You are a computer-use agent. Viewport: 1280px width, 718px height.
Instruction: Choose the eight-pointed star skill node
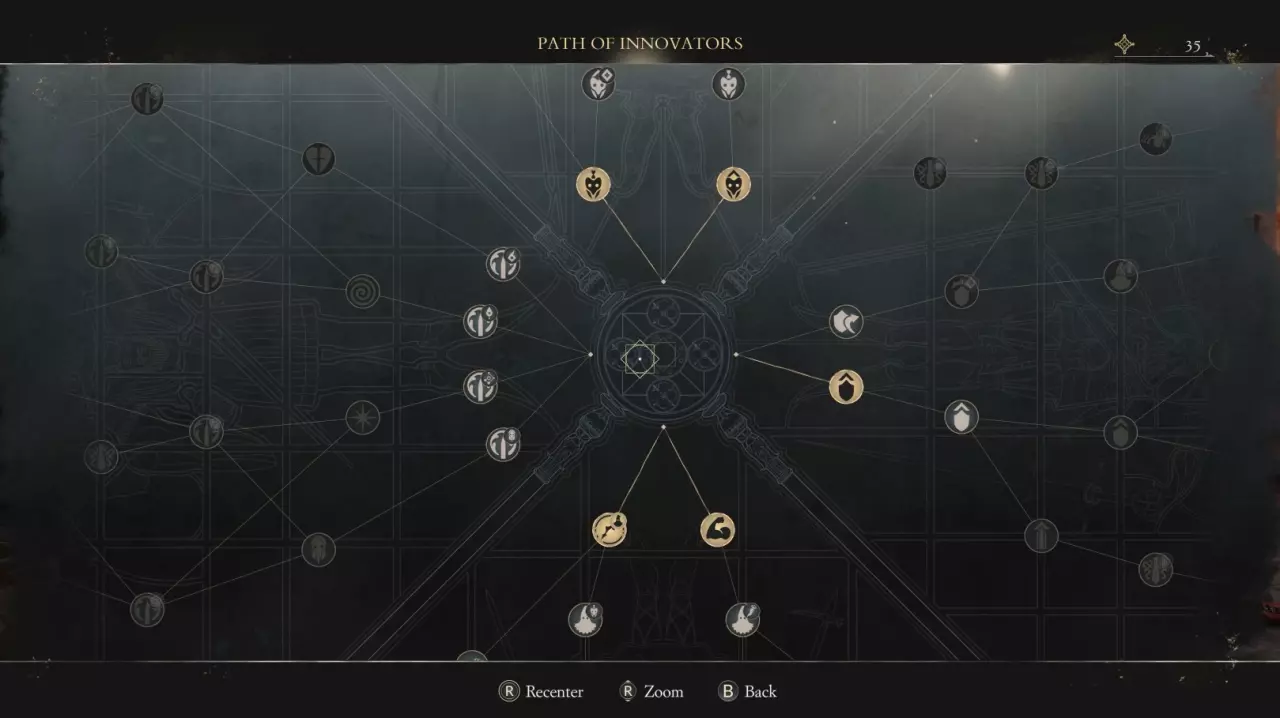coord(362,418)
